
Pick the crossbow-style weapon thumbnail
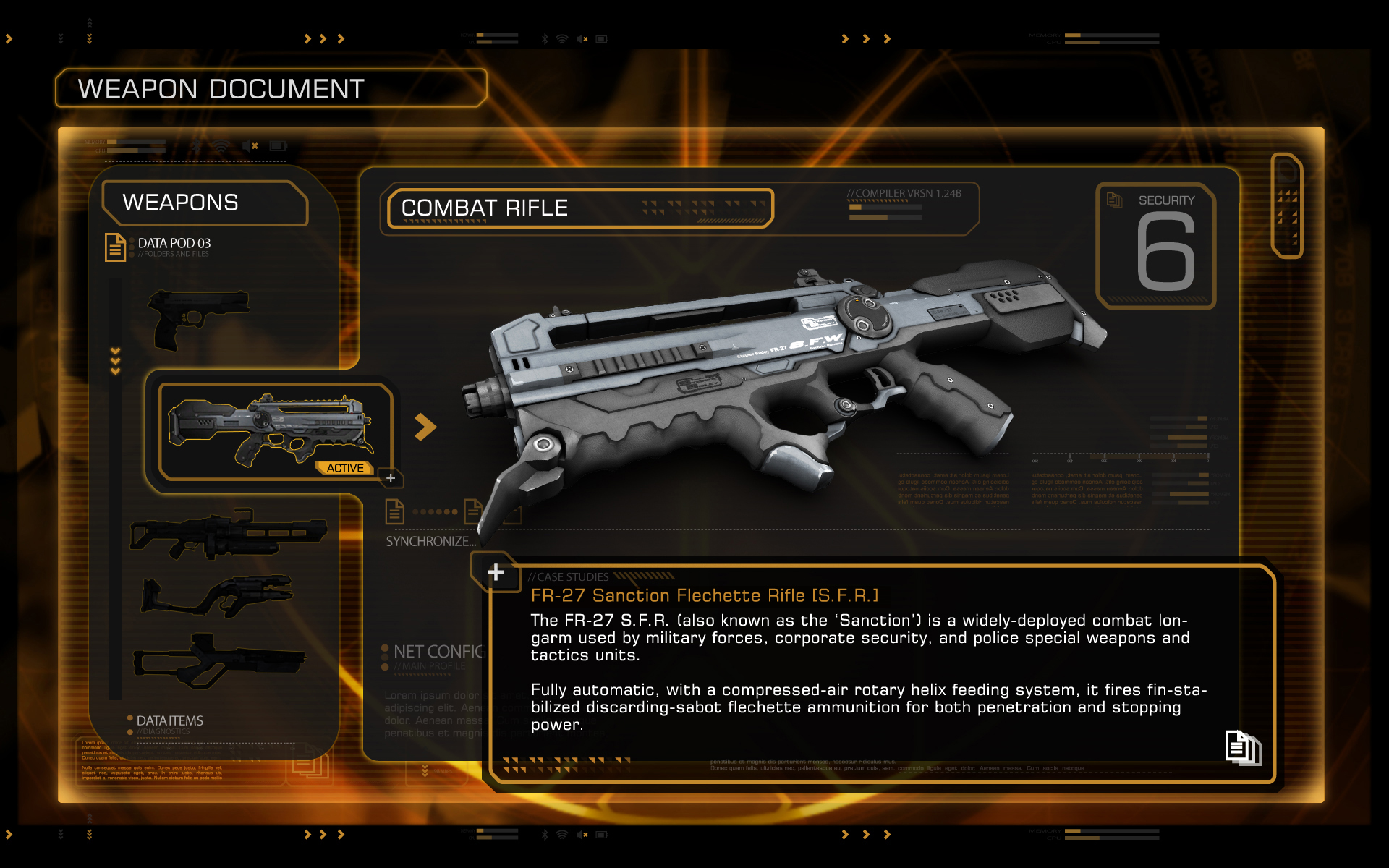[x=218, y=595]
